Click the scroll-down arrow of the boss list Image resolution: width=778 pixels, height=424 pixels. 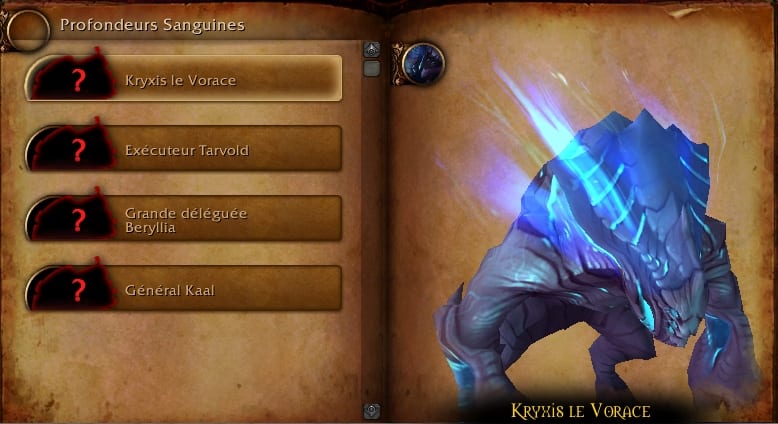371,410
